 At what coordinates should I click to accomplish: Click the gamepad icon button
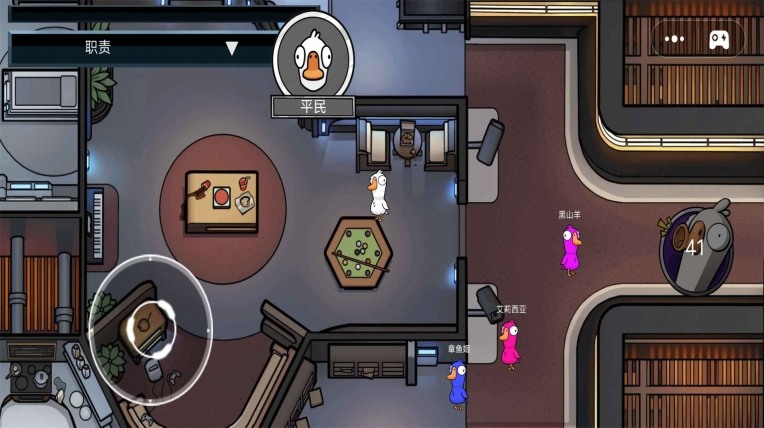pos(719,39)
